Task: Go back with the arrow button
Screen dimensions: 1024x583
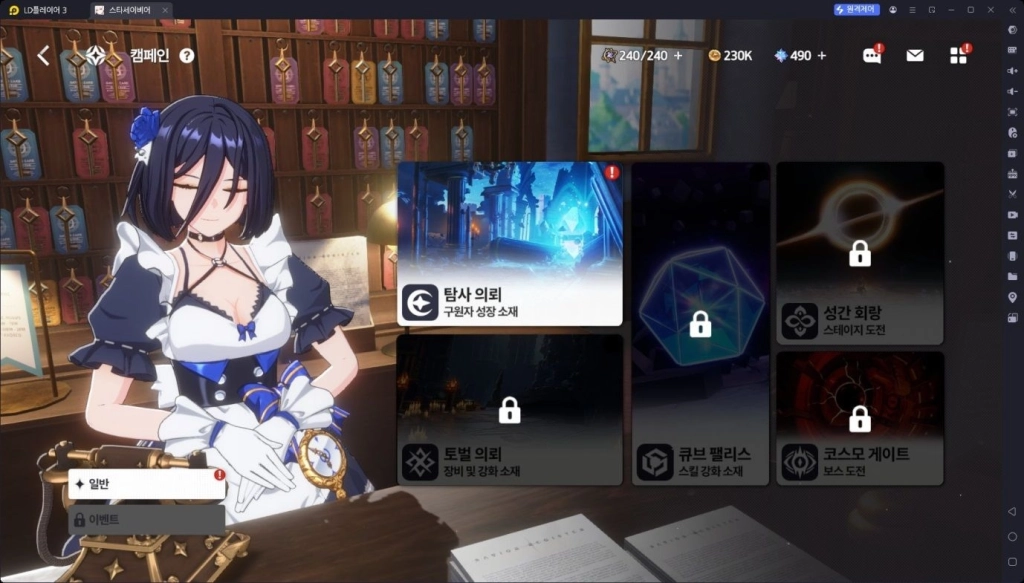Action: click(43, 56)
